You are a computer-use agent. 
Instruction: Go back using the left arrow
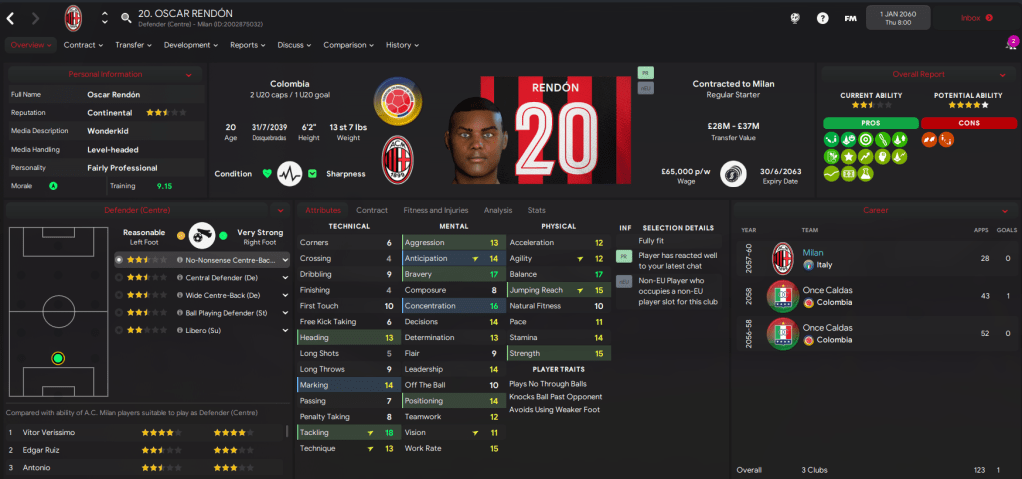[11, 18]
